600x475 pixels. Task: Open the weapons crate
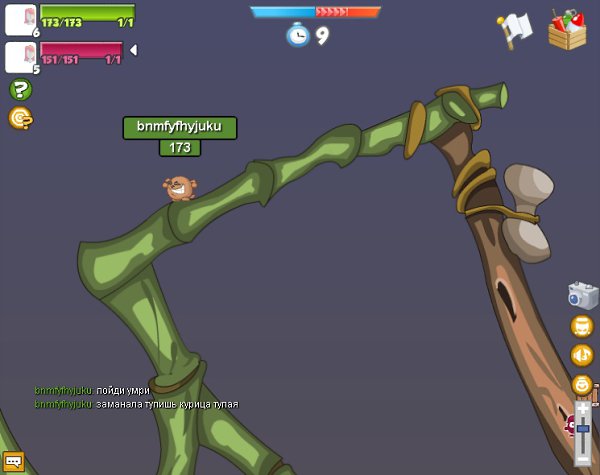coord(567,29)
